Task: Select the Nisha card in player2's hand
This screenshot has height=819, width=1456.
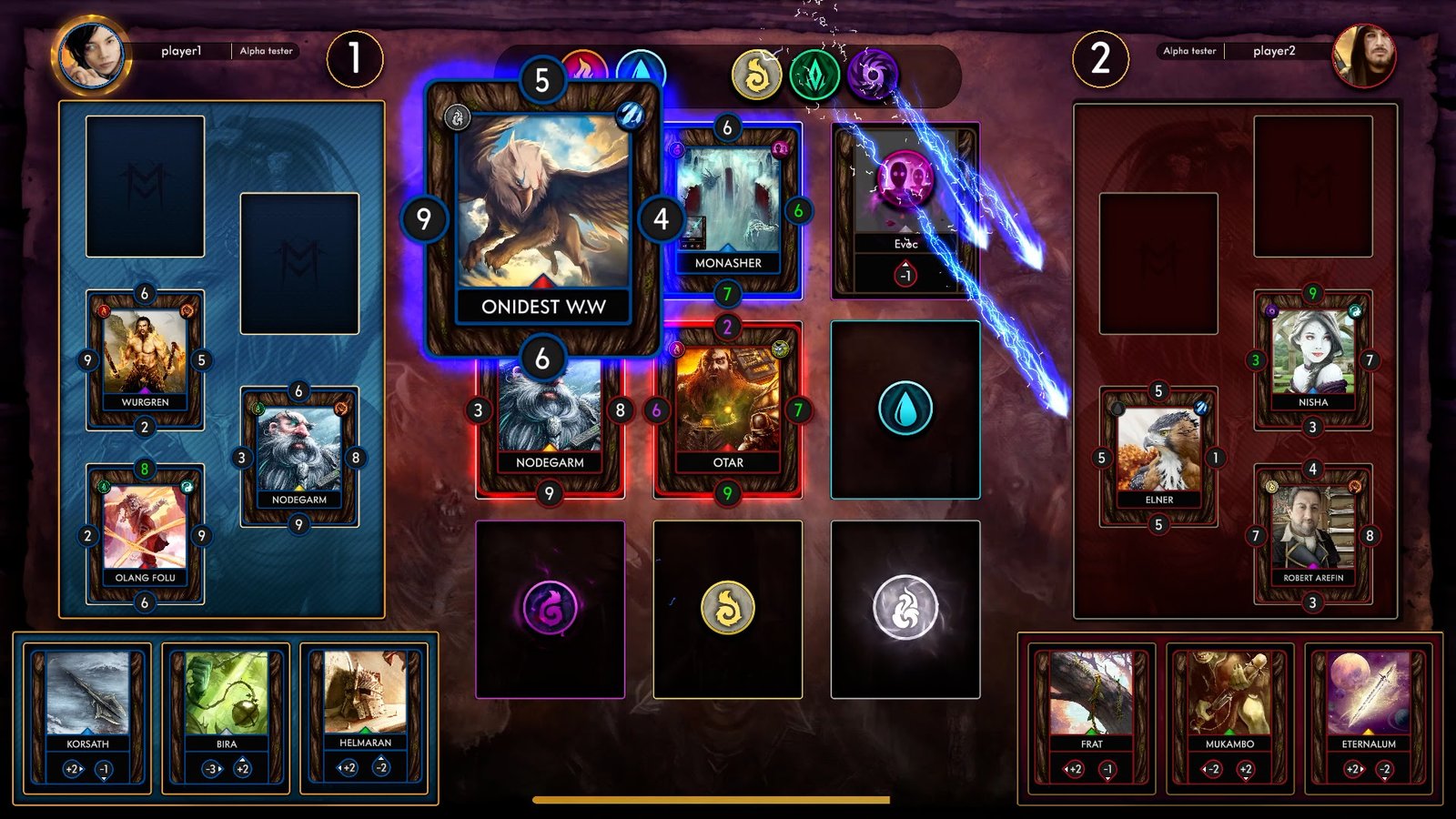Action: click(x=1312, y=359)
